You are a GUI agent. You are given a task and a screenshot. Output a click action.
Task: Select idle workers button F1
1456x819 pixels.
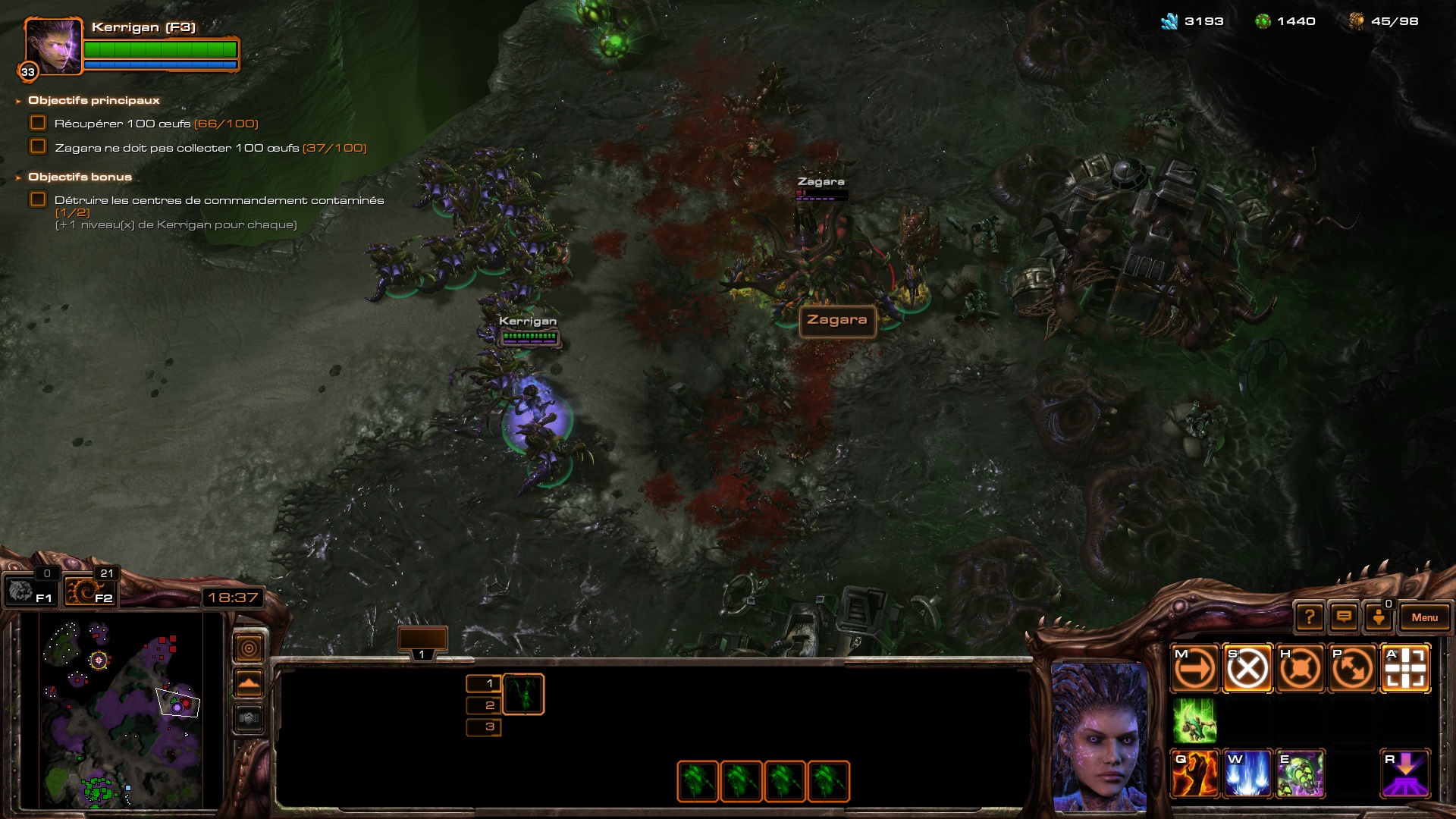29,591
